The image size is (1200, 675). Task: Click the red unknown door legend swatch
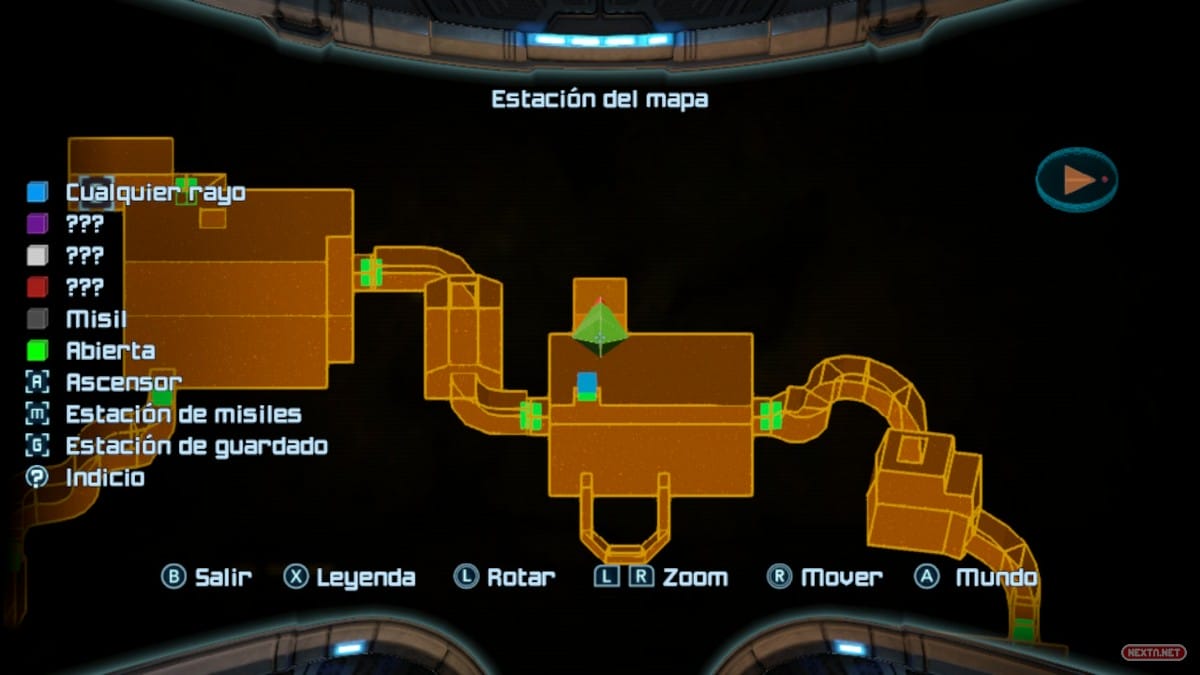(37, 288)
